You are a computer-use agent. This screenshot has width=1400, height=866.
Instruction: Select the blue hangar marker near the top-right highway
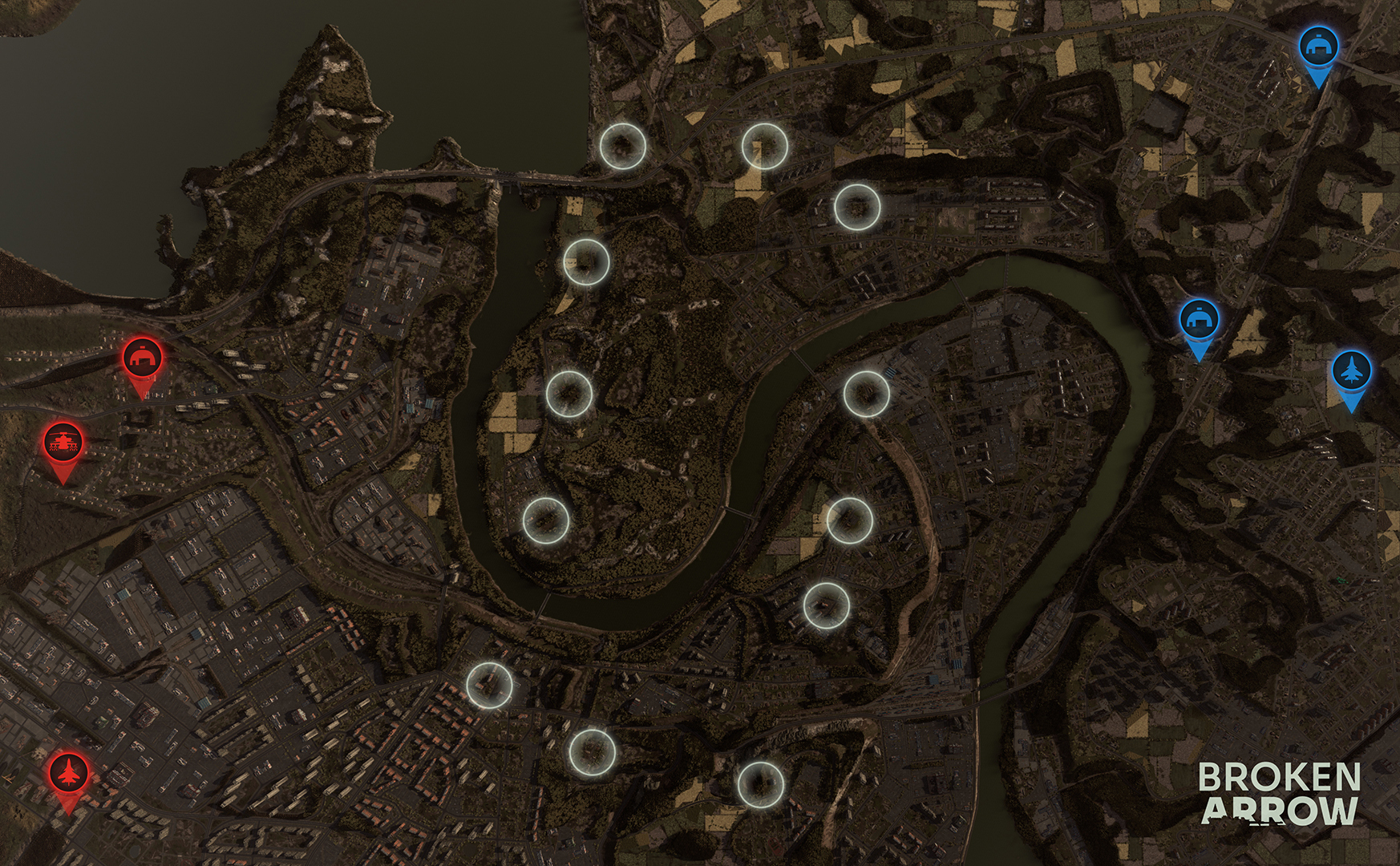pos(1319,46)
